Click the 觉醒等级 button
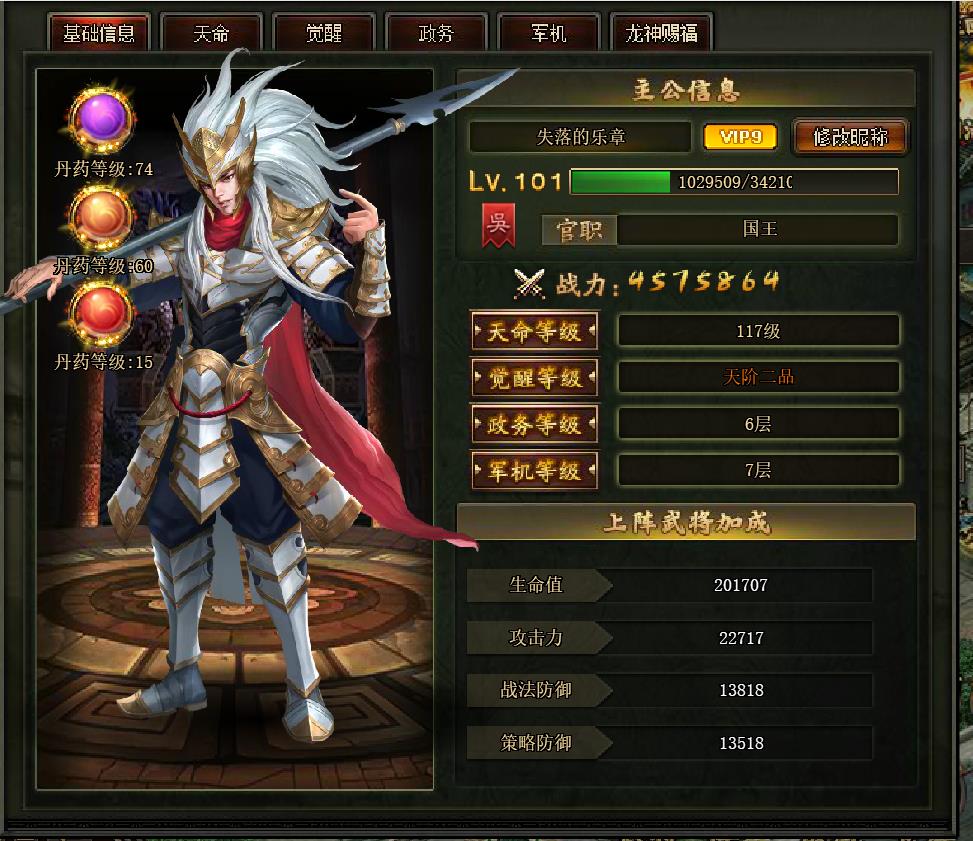Image resolution: width=973 pixels, height=841 pixels. [x=534, y=378]
